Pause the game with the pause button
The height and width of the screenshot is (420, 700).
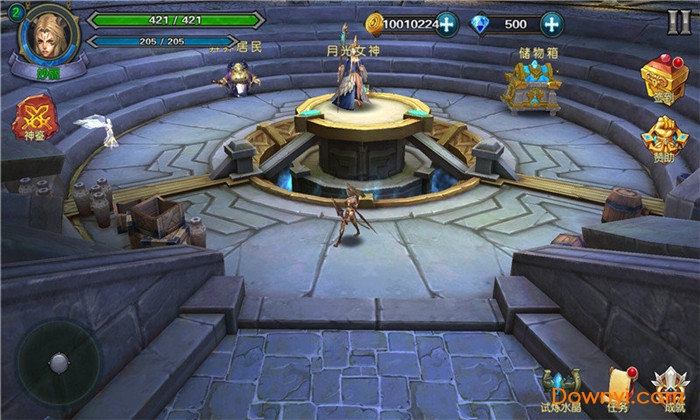click(679, 22)
